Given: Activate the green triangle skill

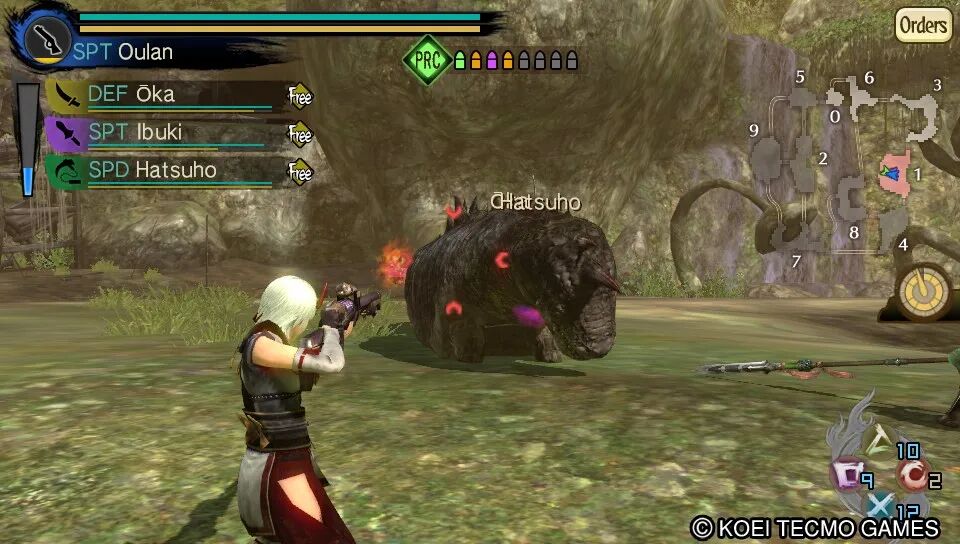Looking at the screenshot, I should click(880, 436).
